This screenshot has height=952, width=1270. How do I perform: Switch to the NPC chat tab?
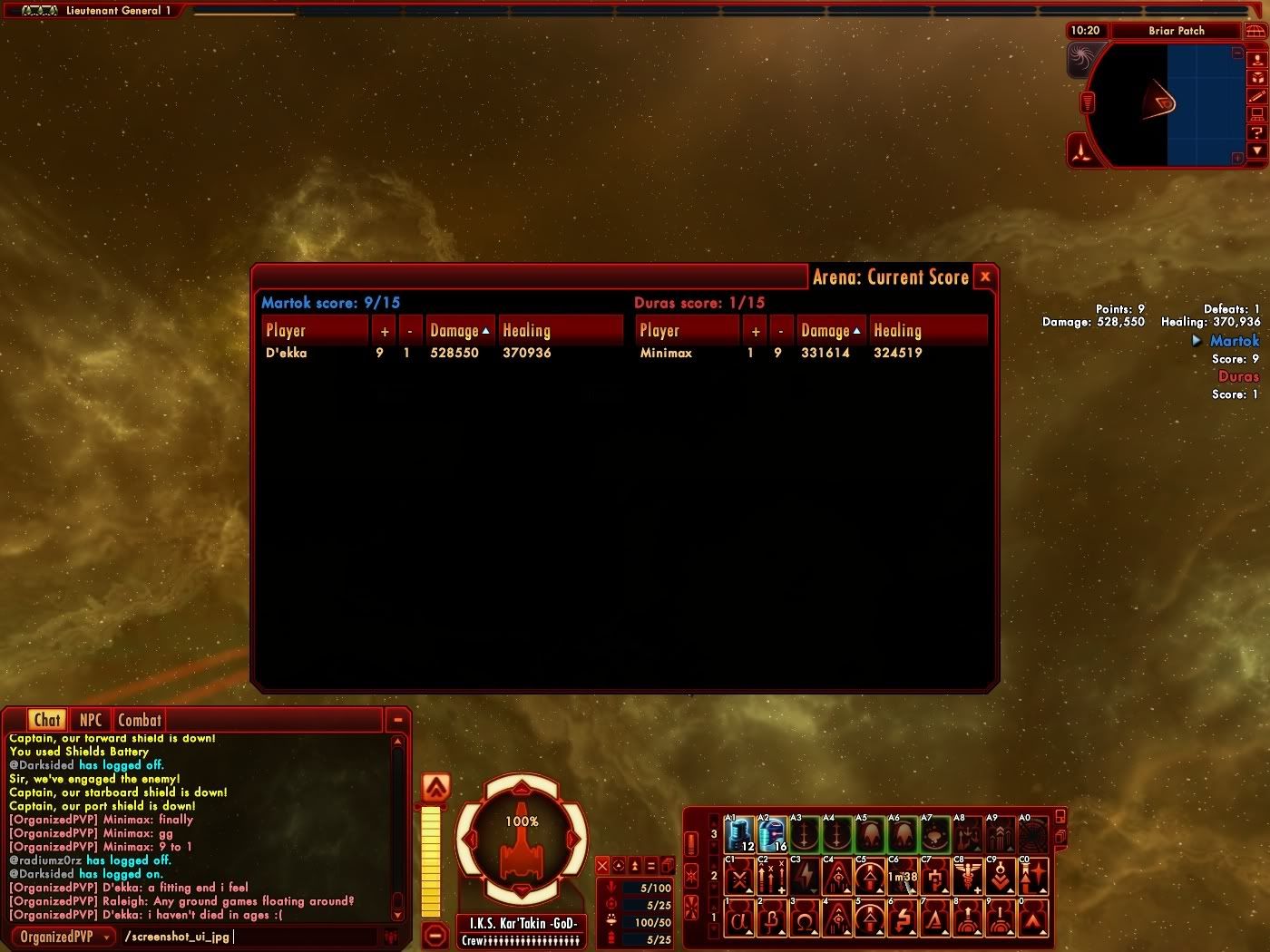coord(91,720)
